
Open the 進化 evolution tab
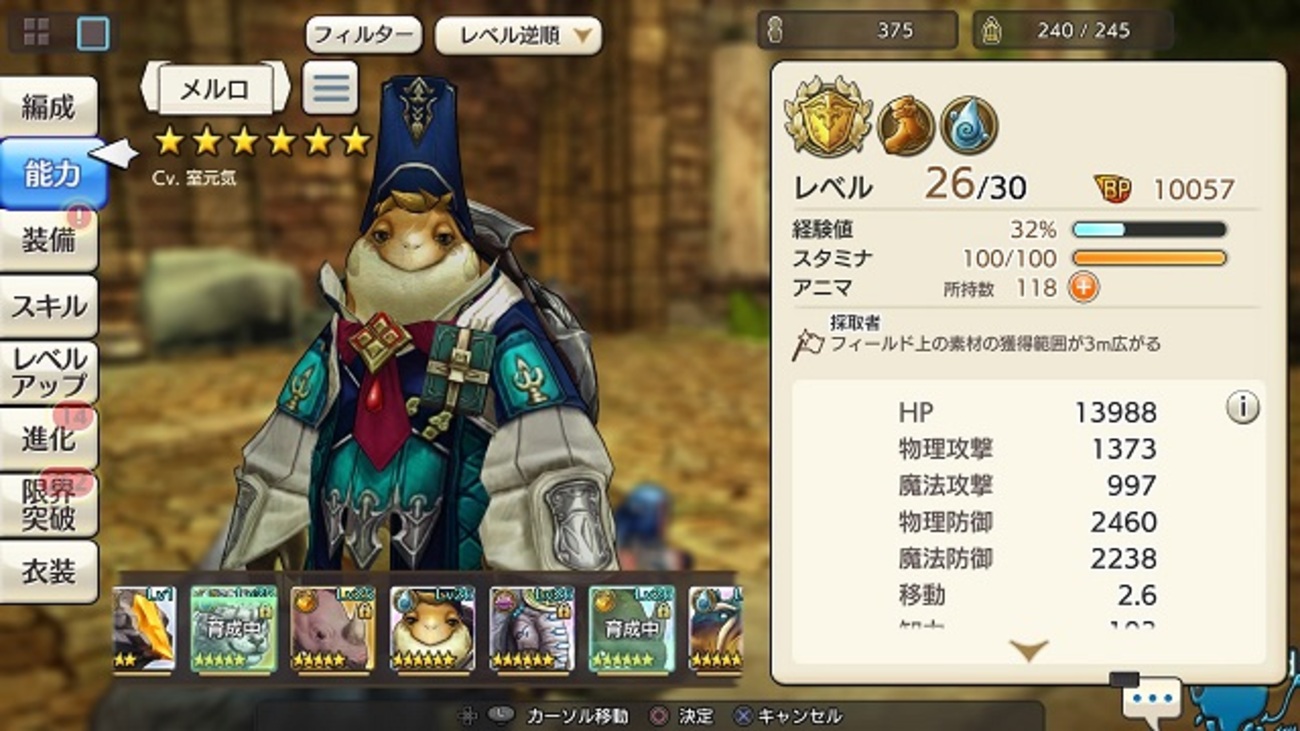[49, 438]
